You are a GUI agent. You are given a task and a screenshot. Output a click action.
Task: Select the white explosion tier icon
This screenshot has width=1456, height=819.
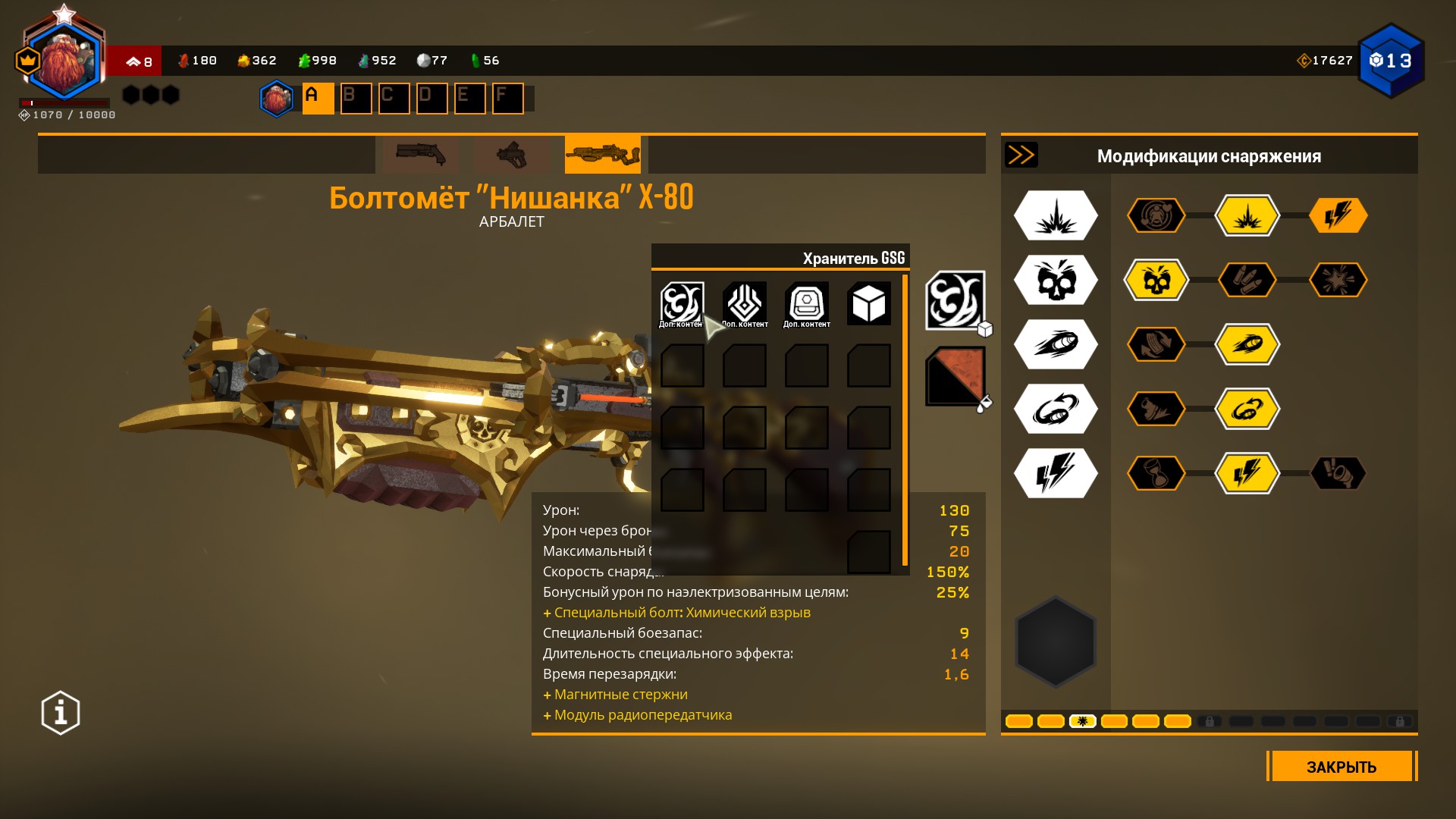coord(1056,215)
